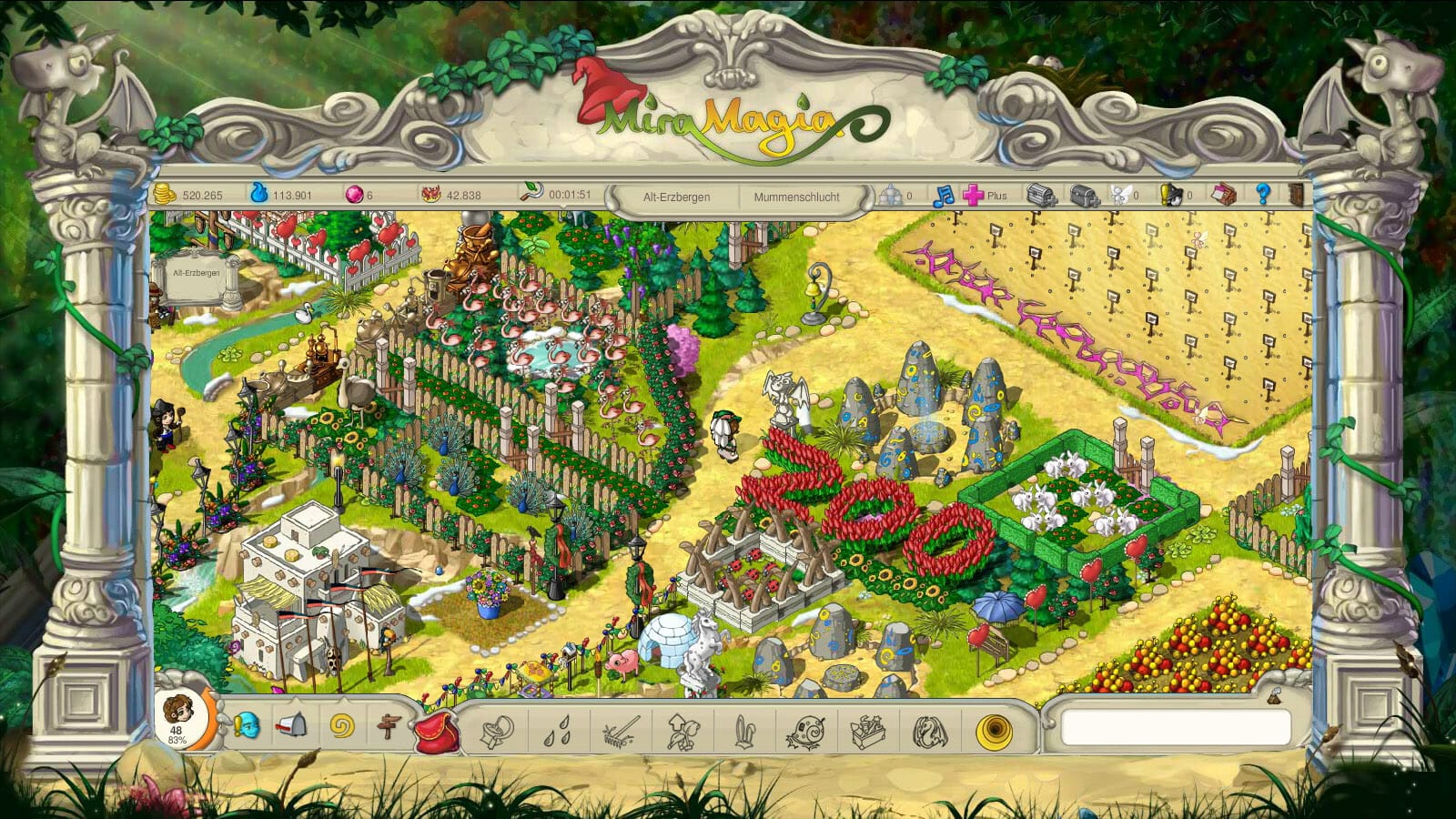
Task: Click the golden spiral icon
Action: coord(341,727)
